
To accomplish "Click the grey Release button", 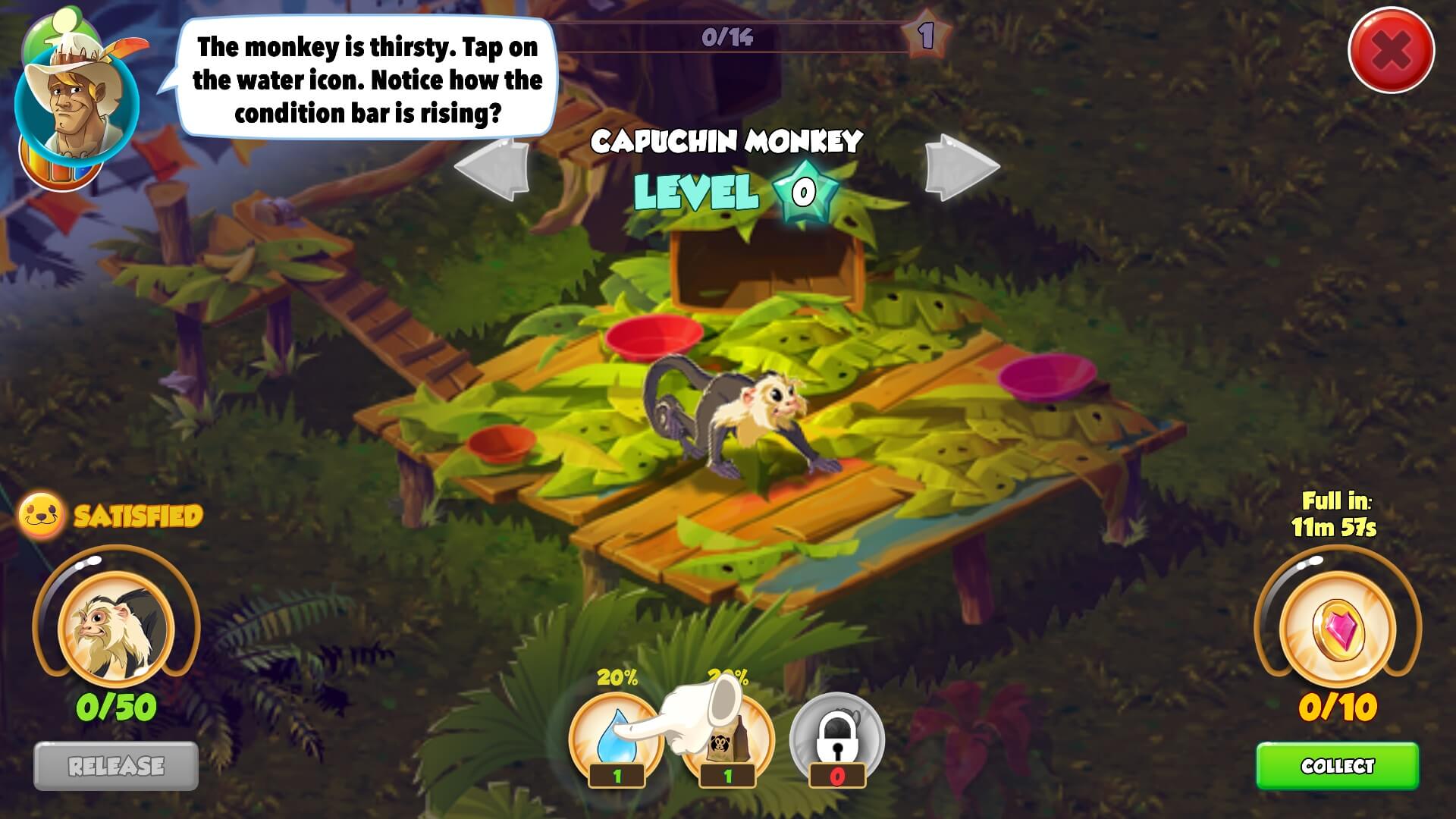I will [x=116, y=766].
